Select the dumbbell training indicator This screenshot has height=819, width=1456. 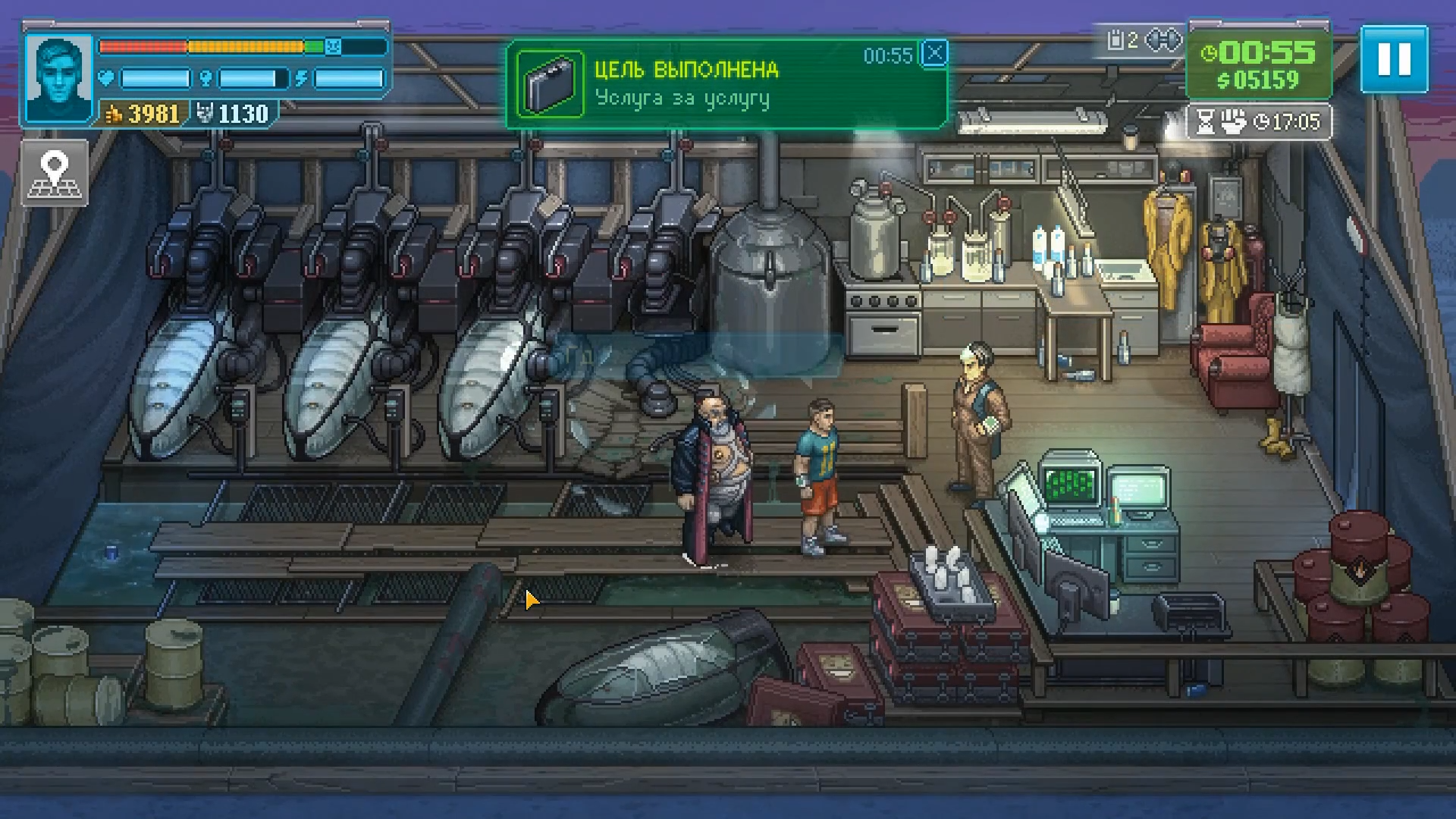click(x=1163, y=40)
